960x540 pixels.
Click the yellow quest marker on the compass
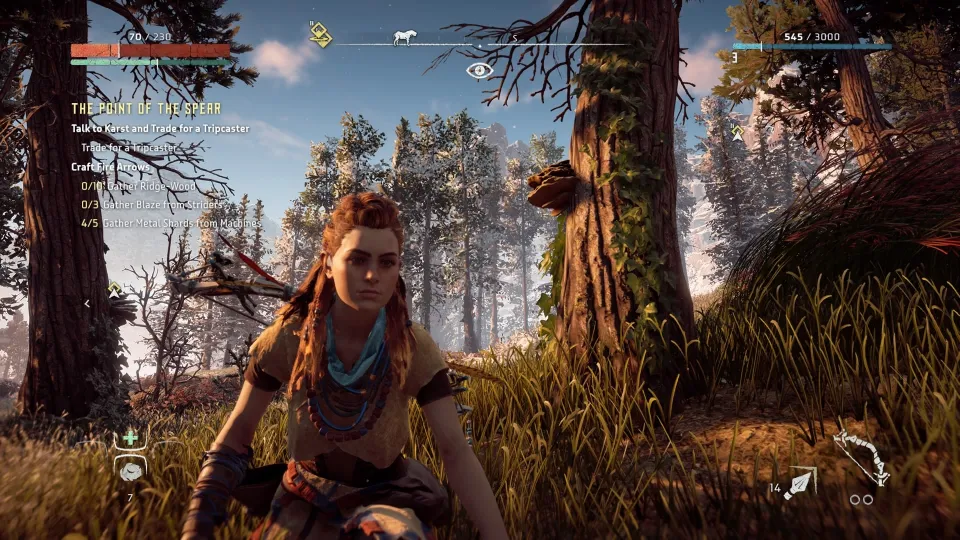[320, 37]
